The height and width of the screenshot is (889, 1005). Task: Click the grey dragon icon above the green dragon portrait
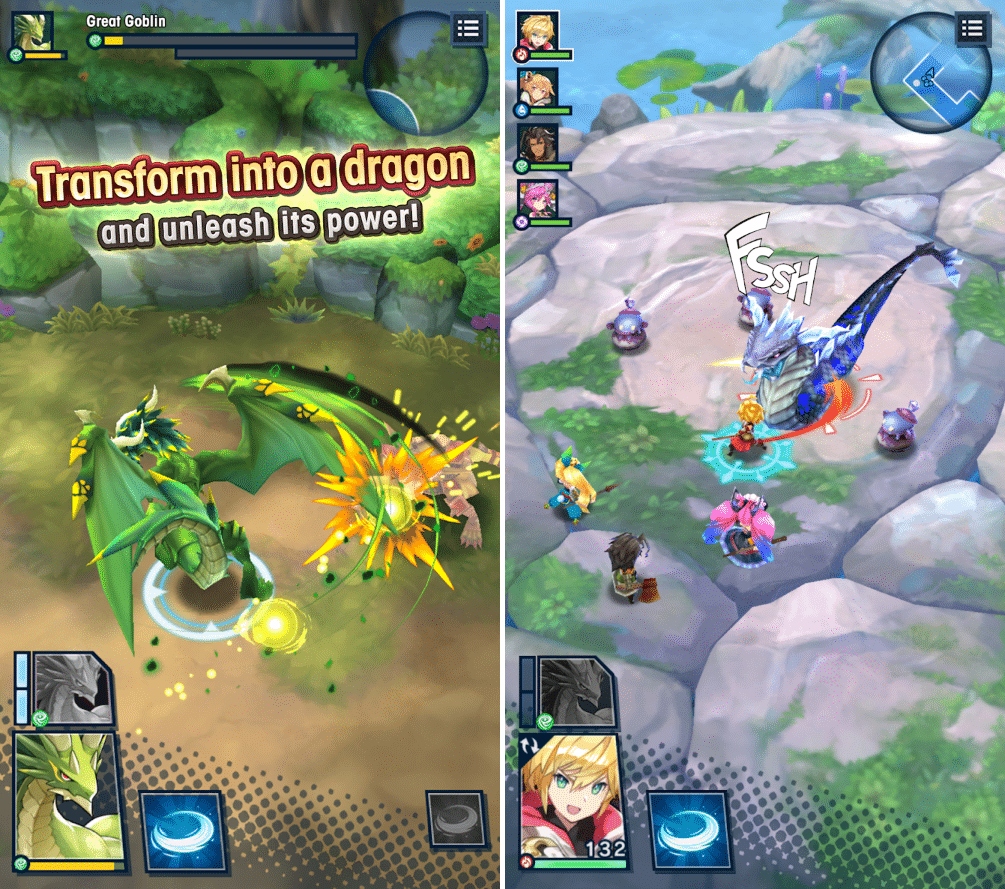tap(73, 689)
